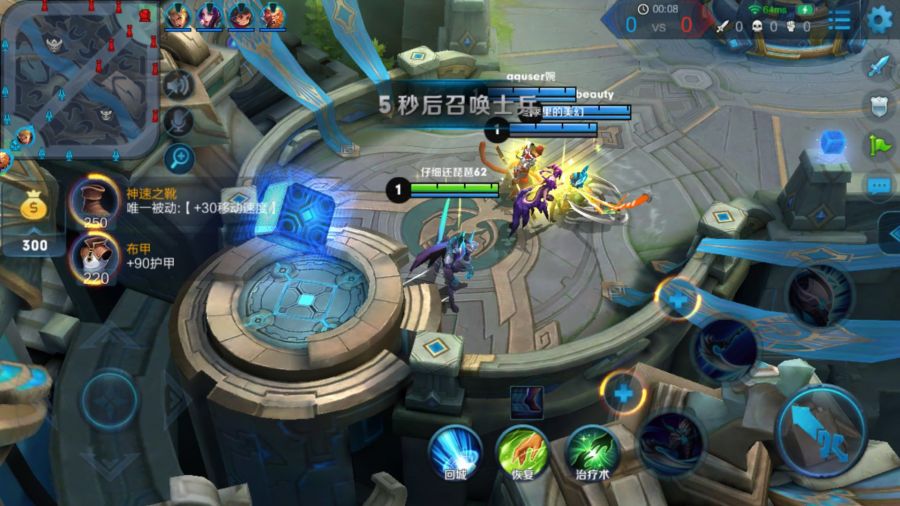Click the magnifier zoom icon

pyautogui.click(x=178, y=156)
